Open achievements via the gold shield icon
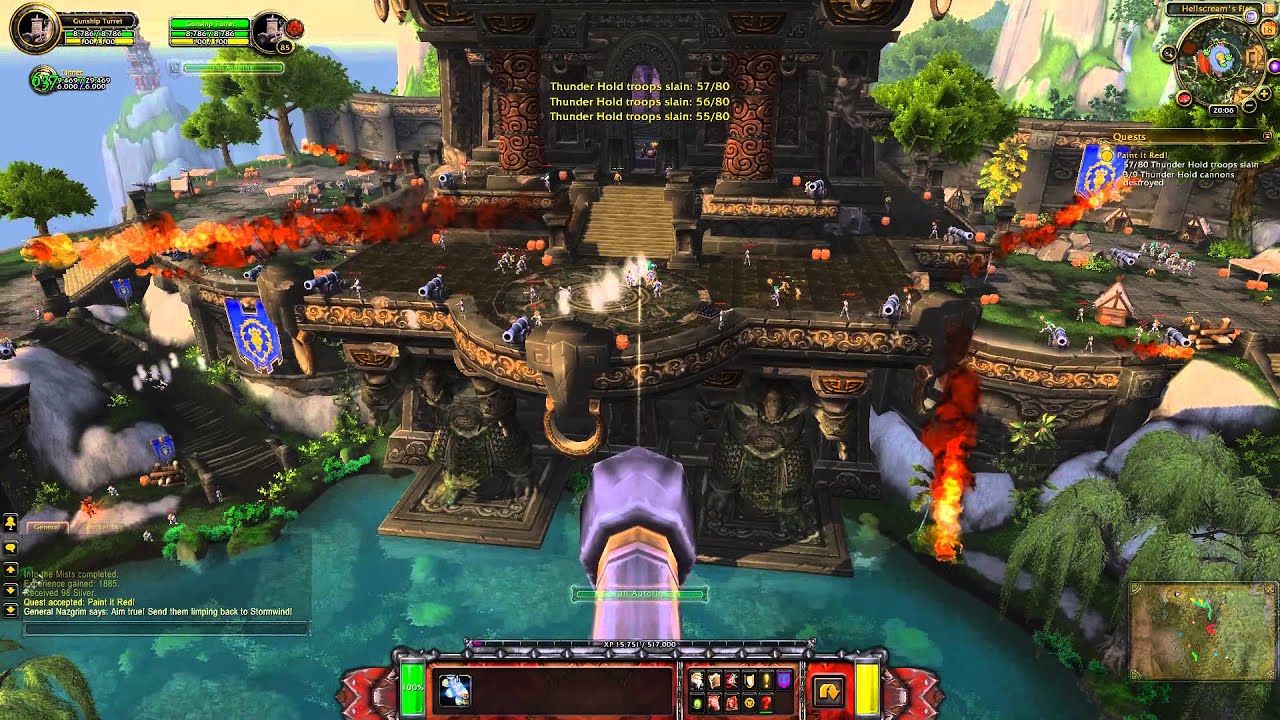 749,680
